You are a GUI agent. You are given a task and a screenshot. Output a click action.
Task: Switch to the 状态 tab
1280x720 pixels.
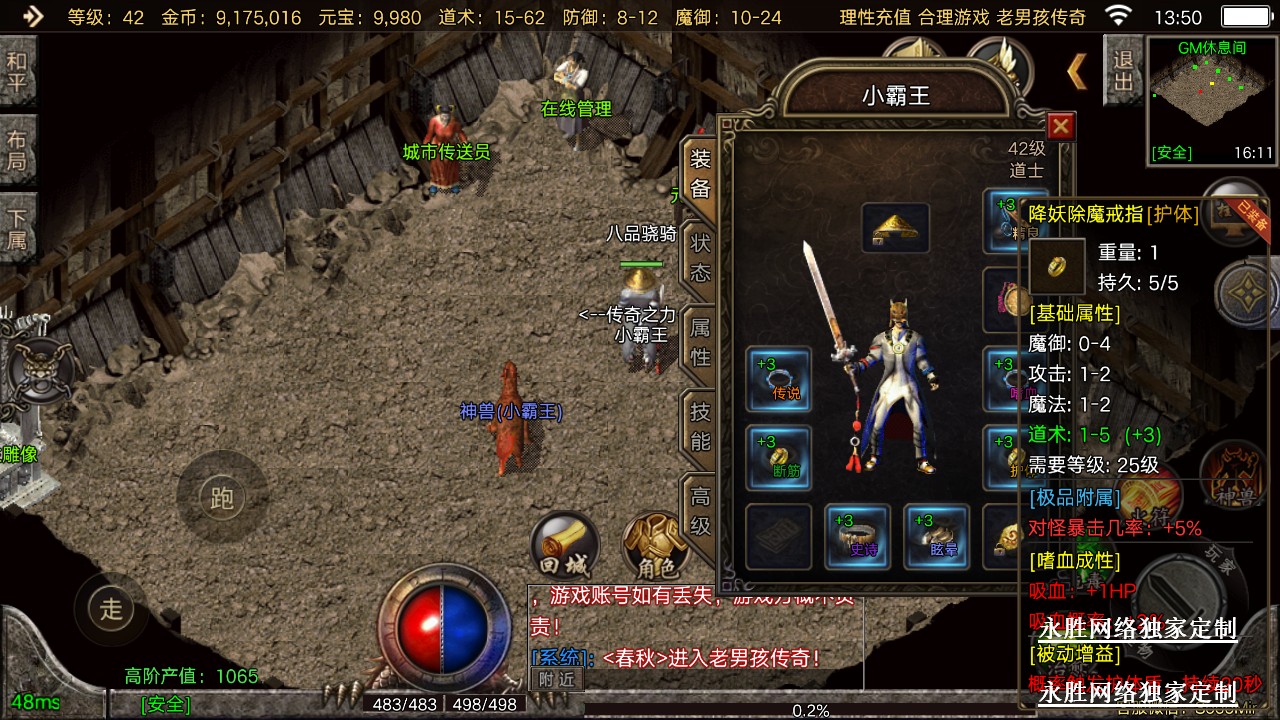coord(700,258)
